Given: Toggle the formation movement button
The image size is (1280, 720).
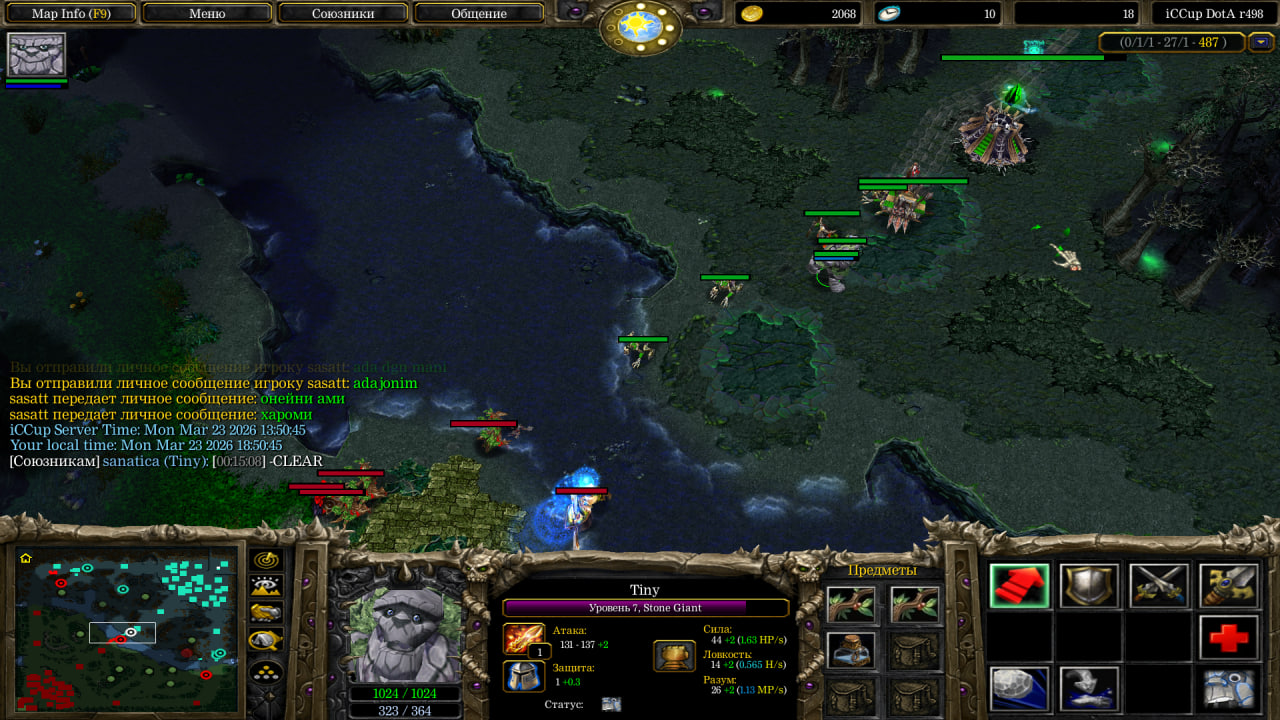Looking at the screenshot, I should [x=266, y=671].
